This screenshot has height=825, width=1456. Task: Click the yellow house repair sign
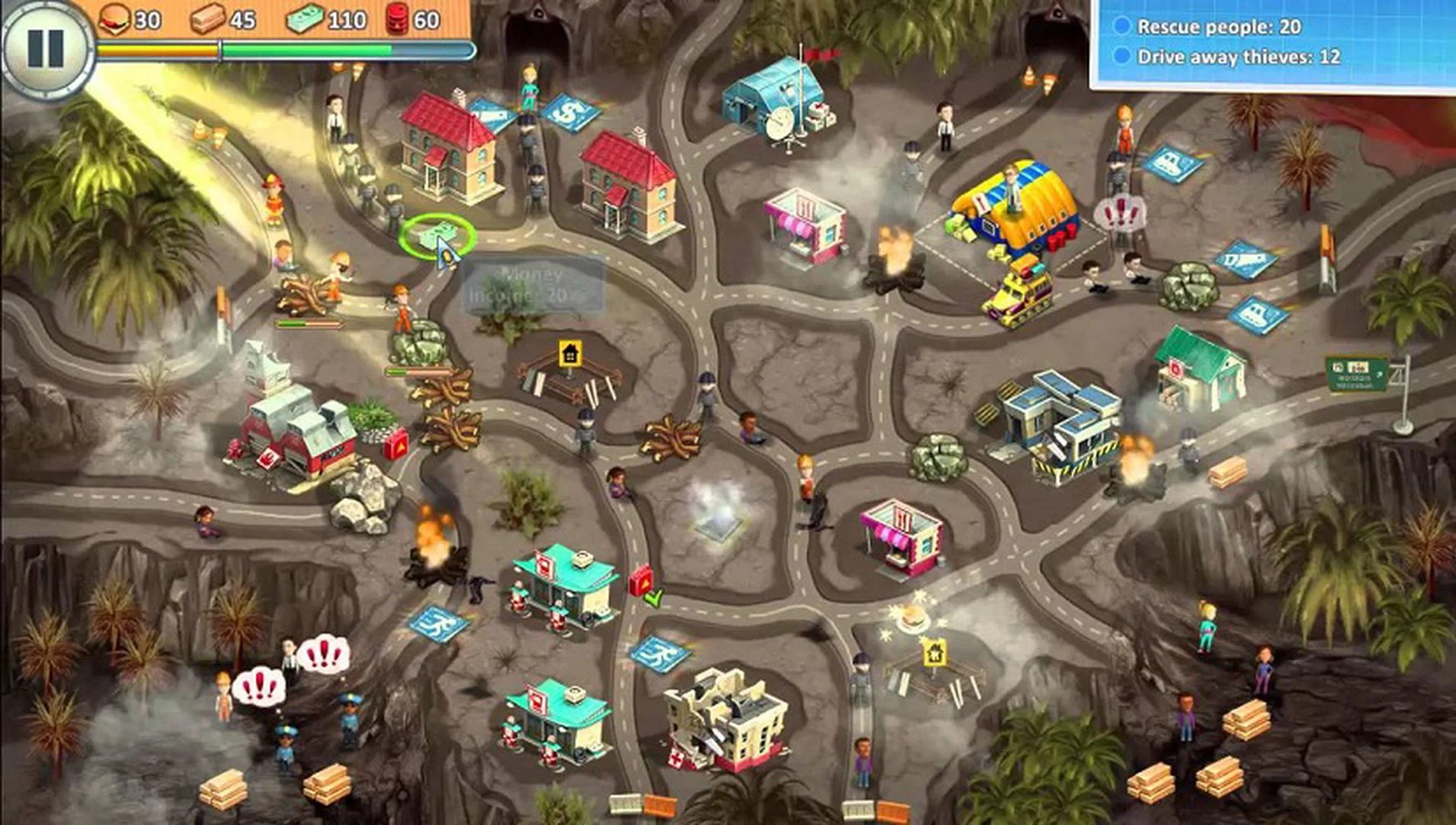coord(569,352)
